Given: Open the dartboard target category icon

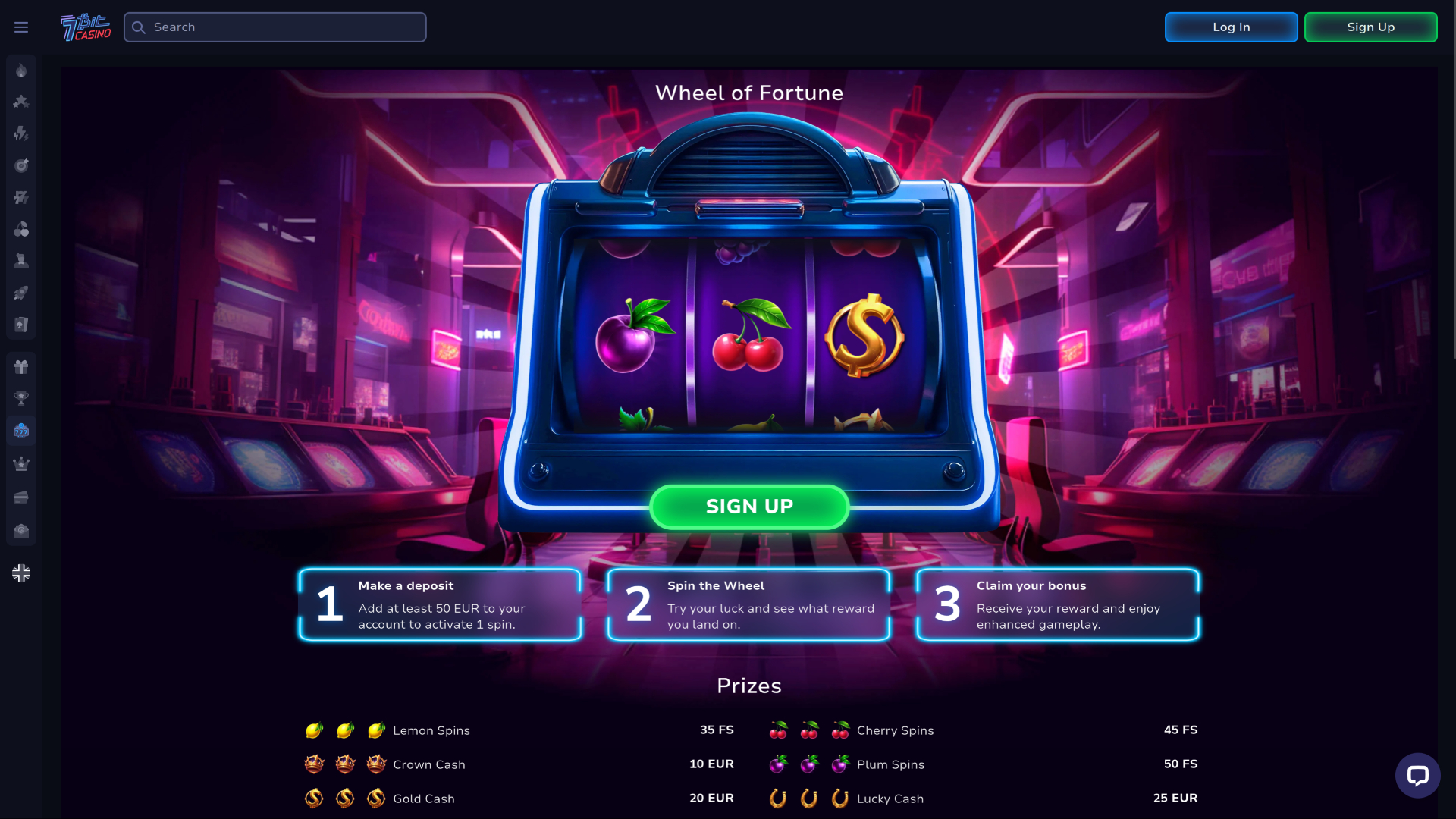Looking at the screenshot, I should click(21, 165).
